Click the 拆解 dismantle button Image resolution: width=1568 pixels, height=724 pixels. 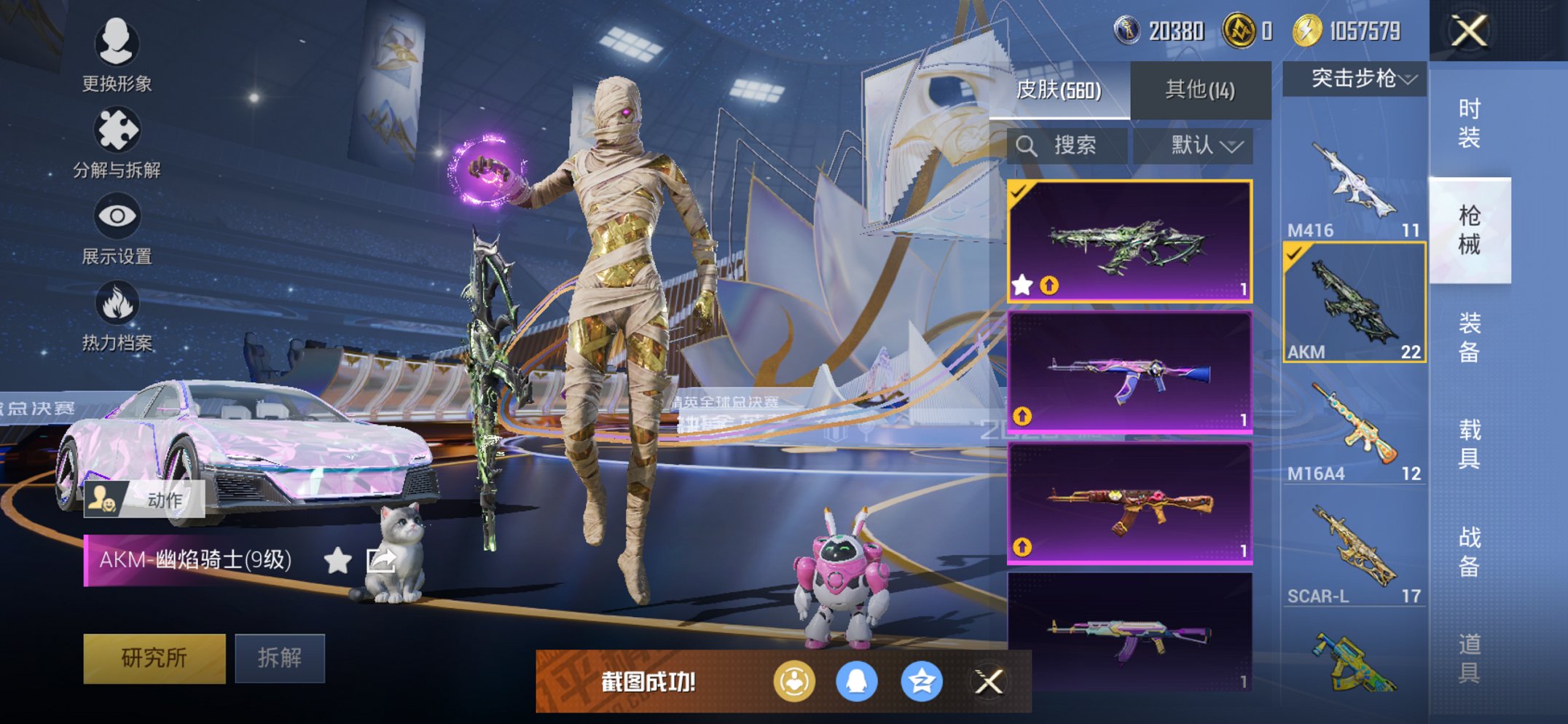(280, 658)
